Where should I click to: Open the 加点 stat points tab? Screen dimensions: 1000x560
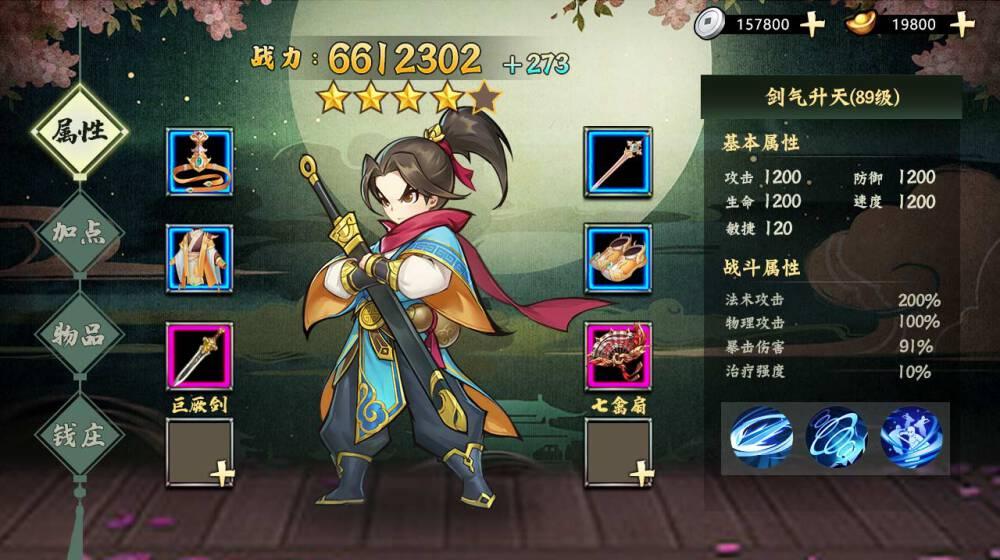[79, 232]
